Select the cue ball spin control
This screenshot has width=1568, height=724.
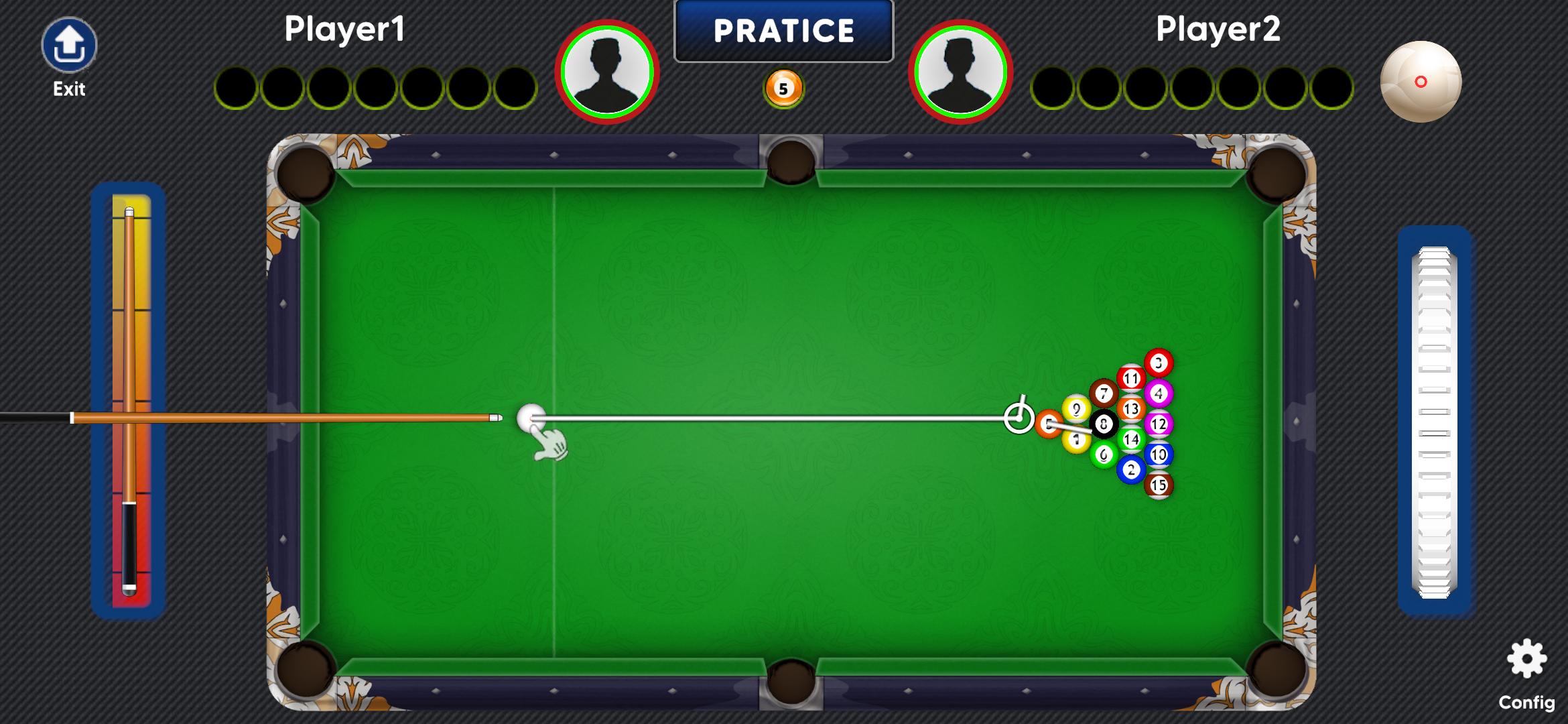tap(1421, 82)
